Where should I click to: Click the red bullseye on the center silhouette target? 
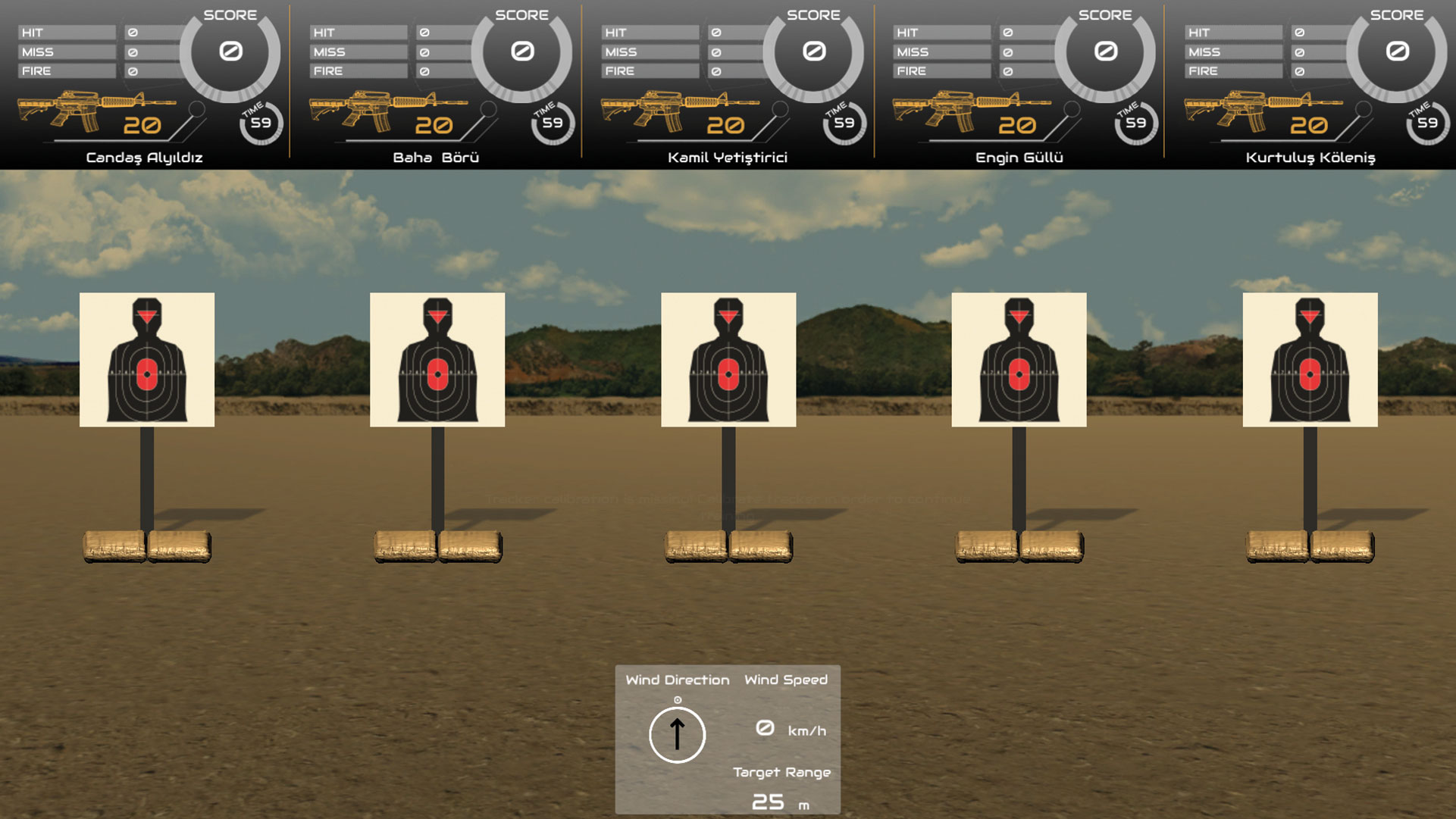[x=728, y=373]
